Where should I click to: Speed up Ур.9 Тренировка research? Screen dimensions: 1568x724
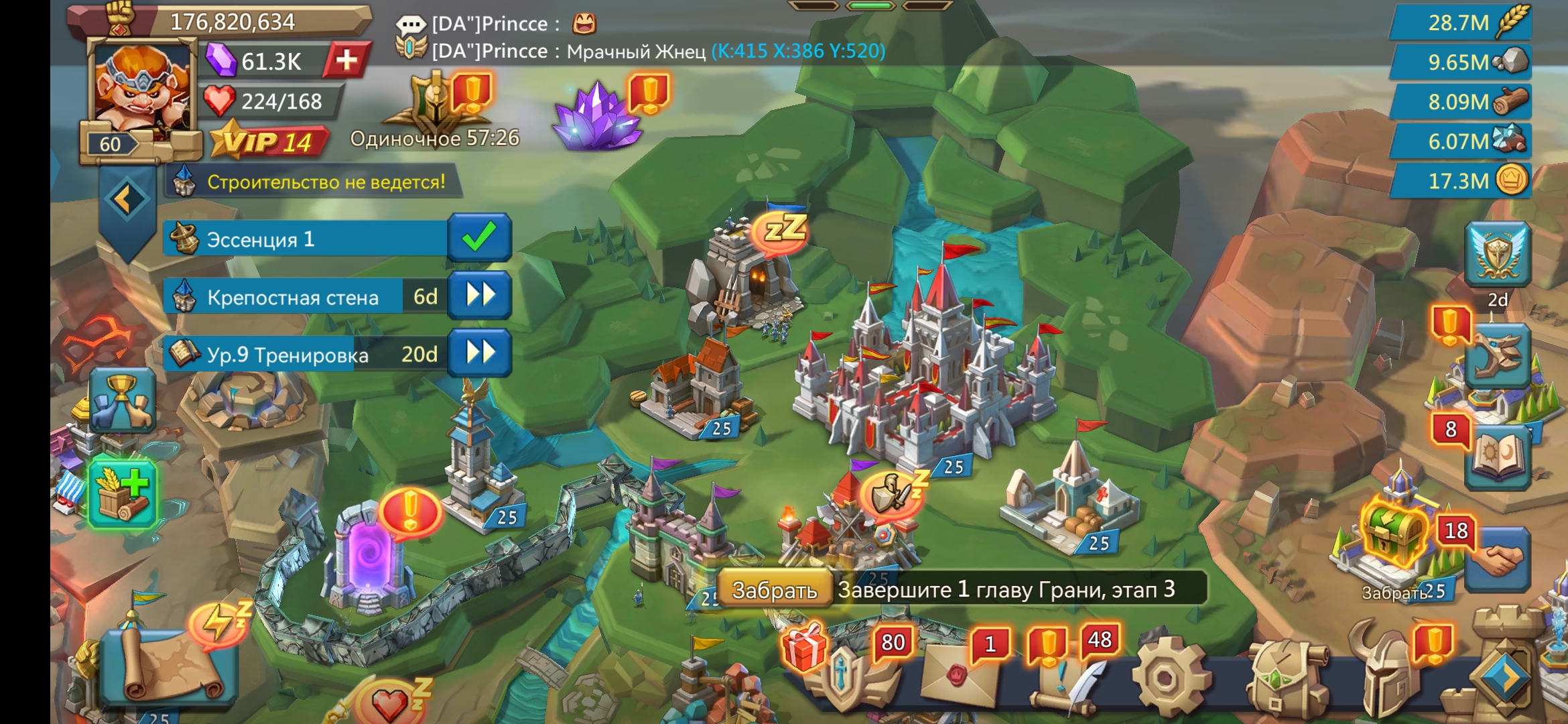479,353
